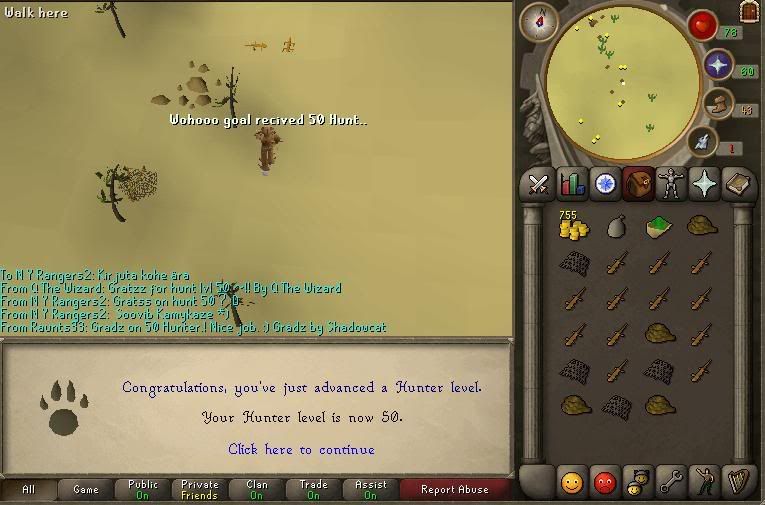Open the quest list tab
Screen dimensions: 765x505
click(605, 184)
